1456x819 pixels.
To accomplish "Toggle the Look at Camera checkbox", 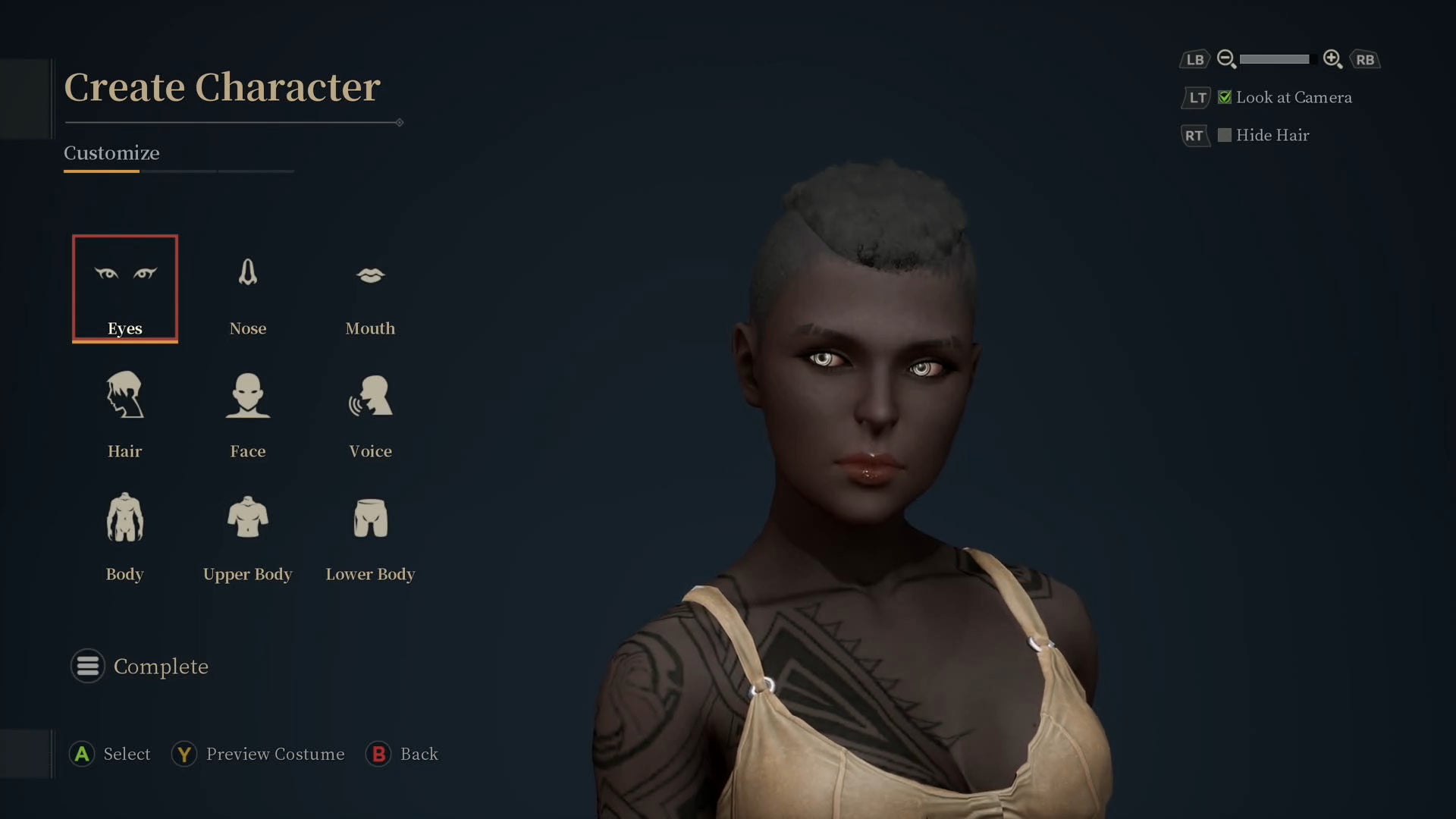I will tap(1225, 97).
